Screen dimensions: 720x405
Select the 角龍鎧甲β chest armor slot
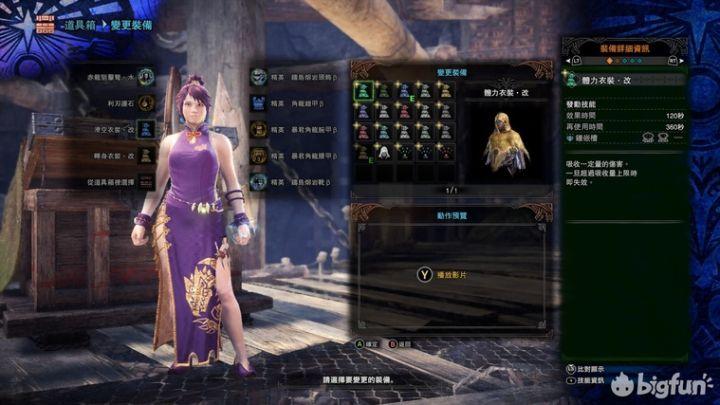(x=259, y=102)
